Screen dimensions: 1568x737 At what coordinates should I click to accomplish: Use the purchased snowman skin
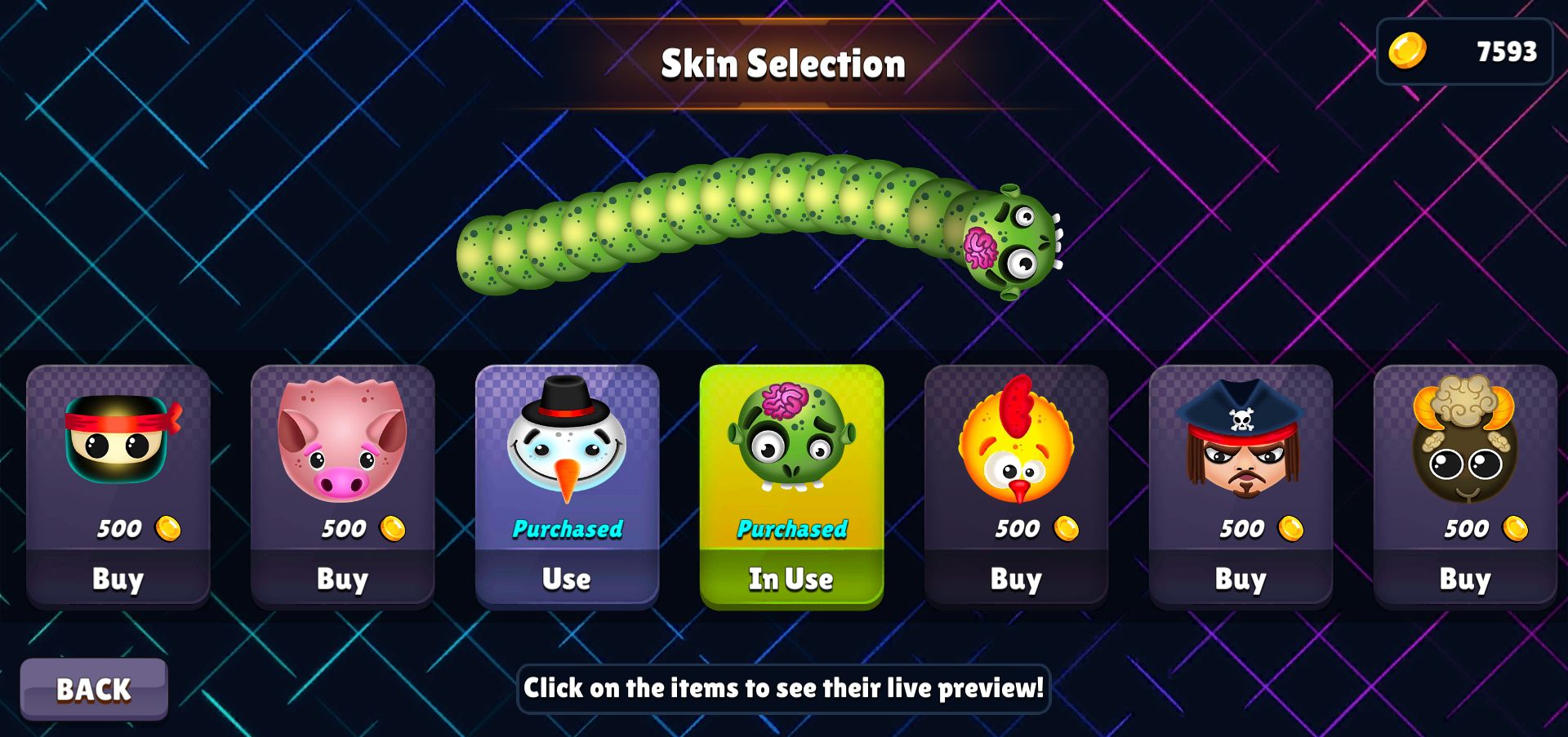coord(567,579)
